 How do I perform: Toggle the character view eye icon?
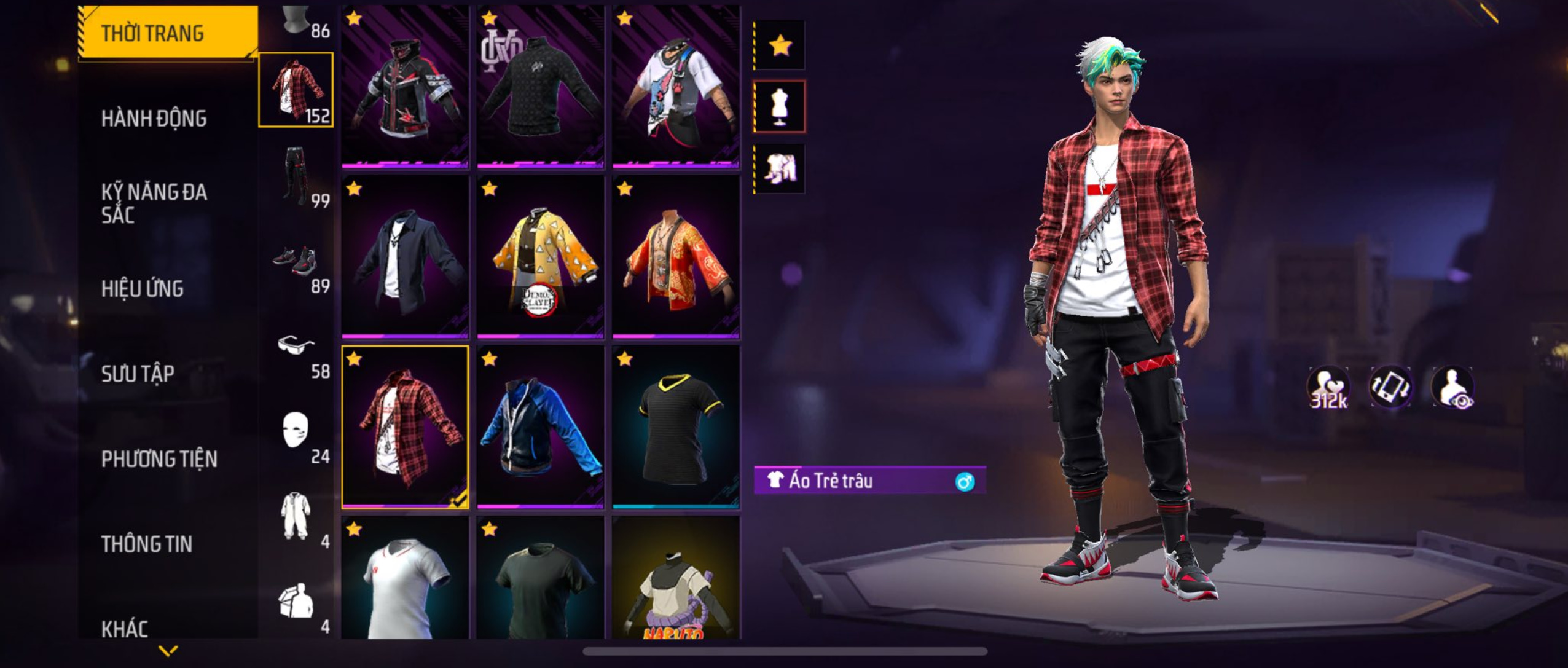pos(1452,388)
